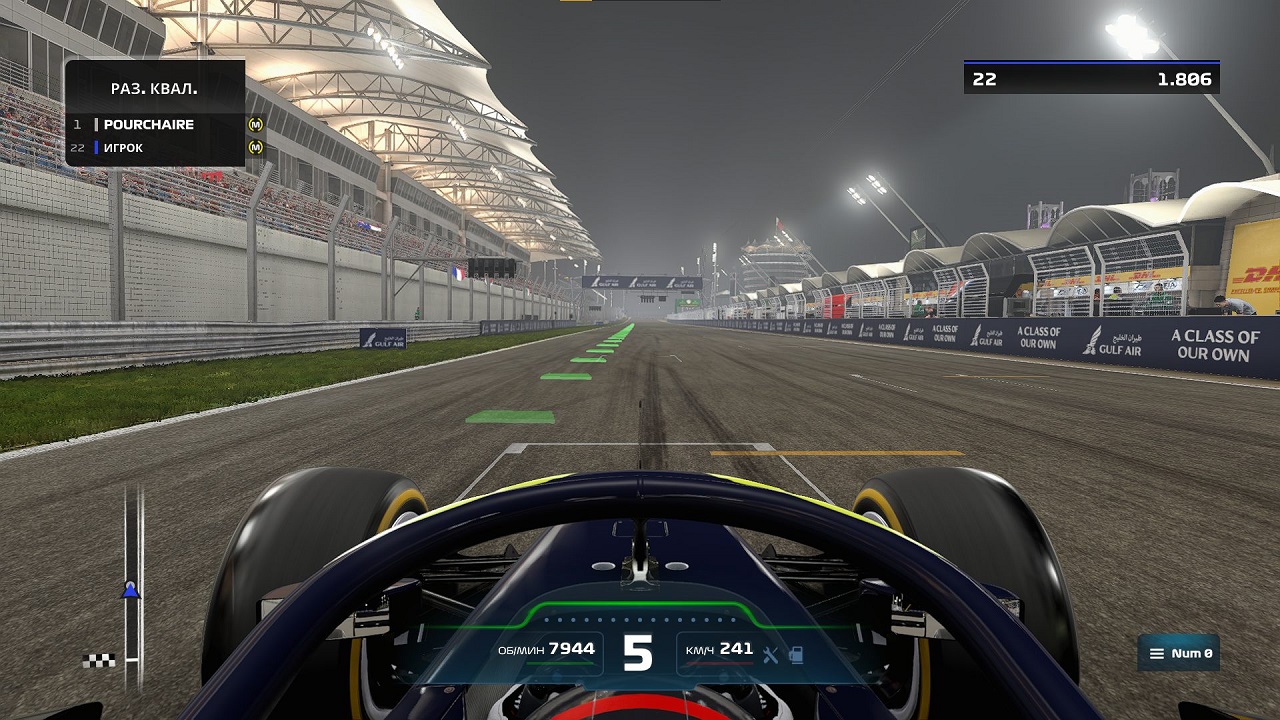Click the checkered flag icon on the track bar
Viewport: 1280px width, 720px height.
[x=97, y=660]
